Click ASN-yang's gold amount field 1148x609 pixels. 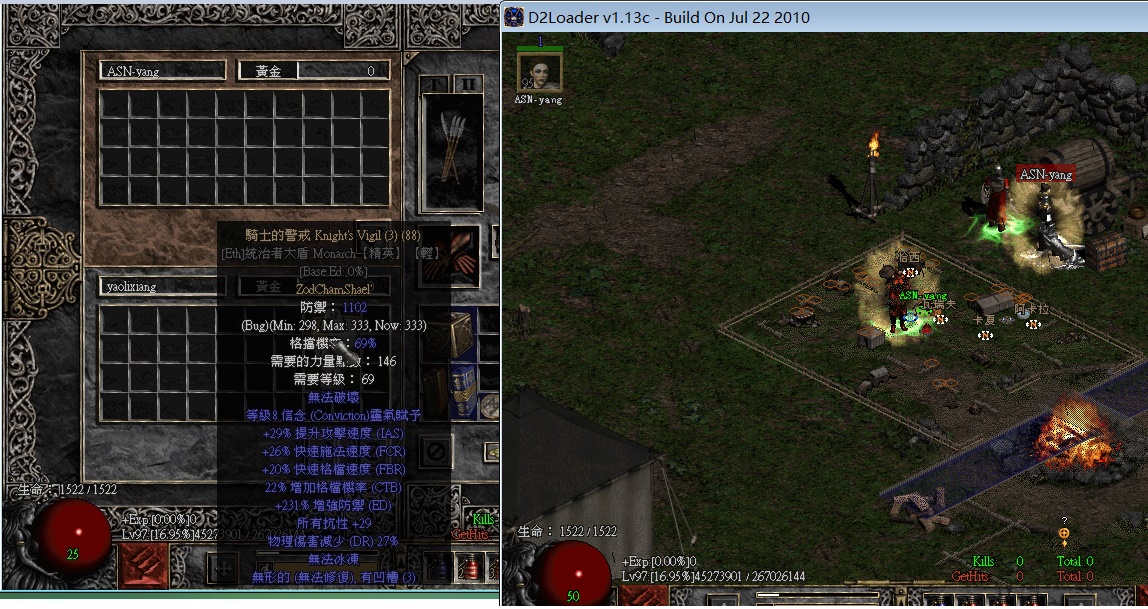click(x=312, y=71)
